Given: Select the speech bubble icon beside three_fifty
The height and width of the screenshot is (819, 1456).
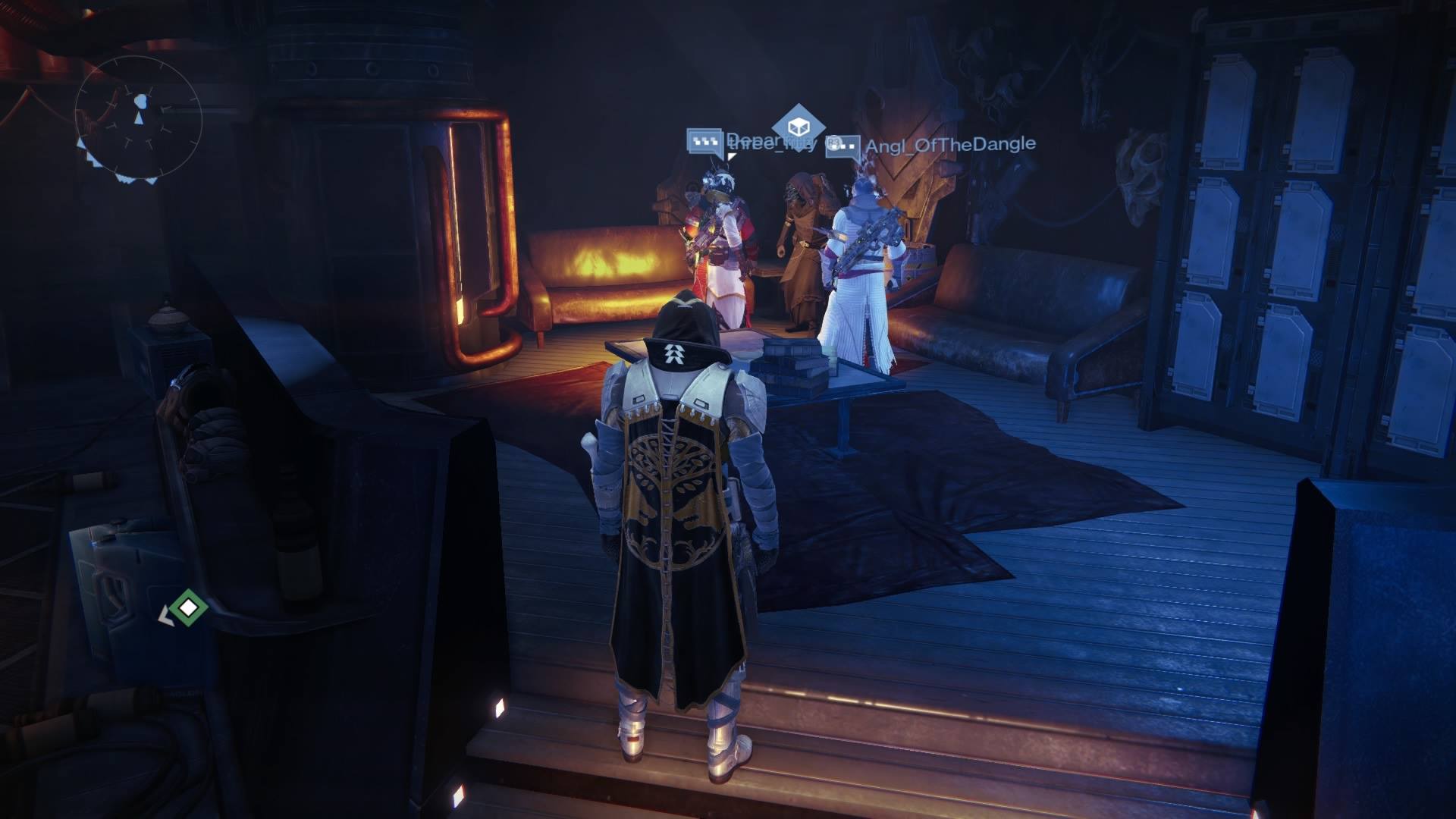Looking at the screenshot, I should coord(704,143).
